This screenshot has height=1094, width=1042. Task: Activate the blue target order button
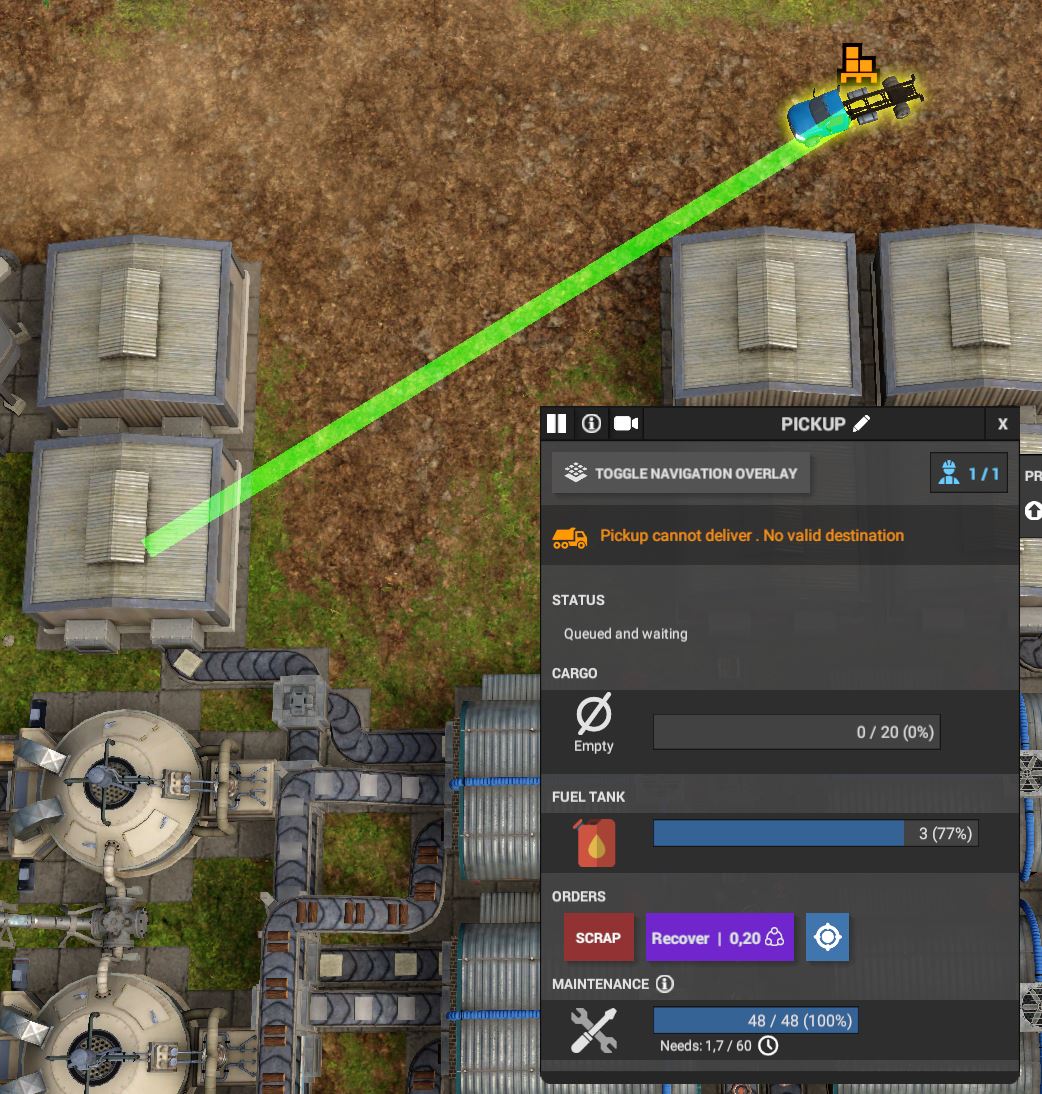coord(827,938)
